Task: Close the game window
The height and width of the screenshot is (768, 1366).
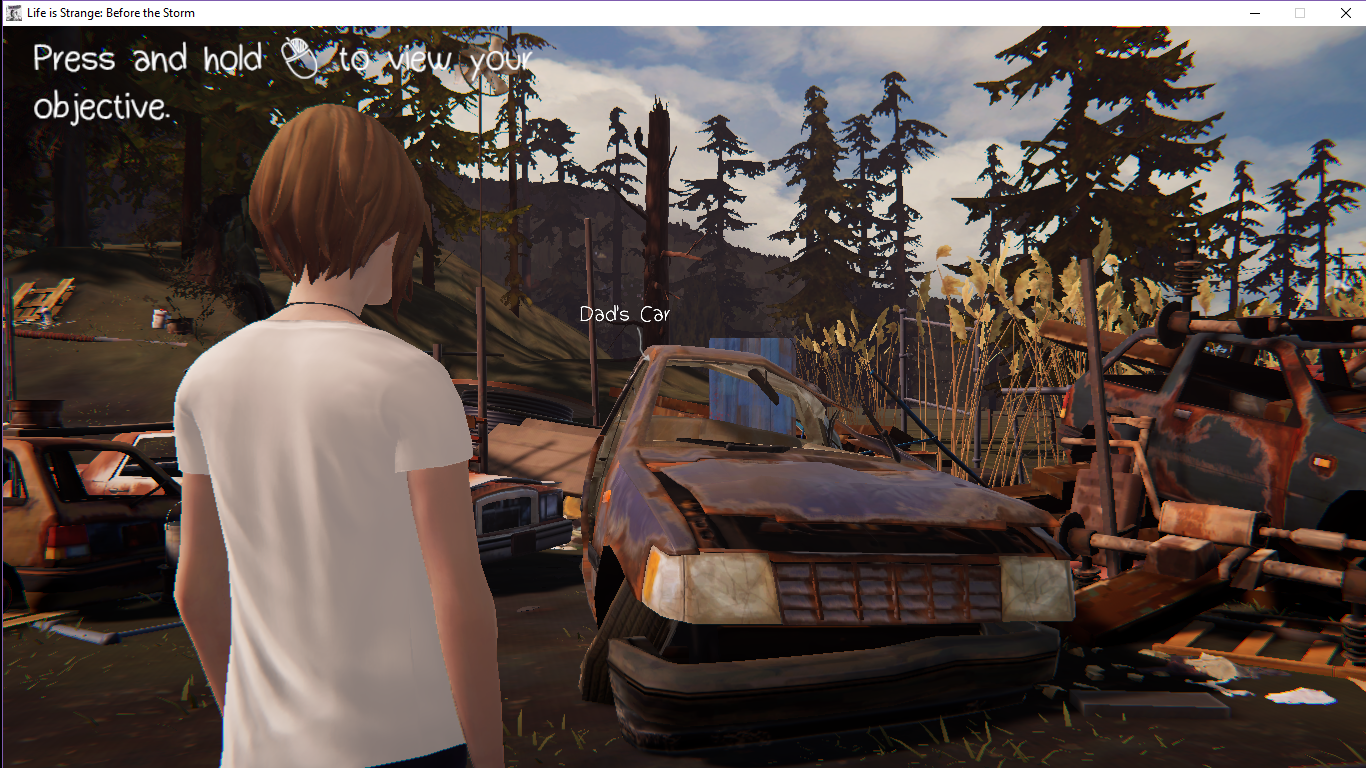Action: coord(1344,13)
